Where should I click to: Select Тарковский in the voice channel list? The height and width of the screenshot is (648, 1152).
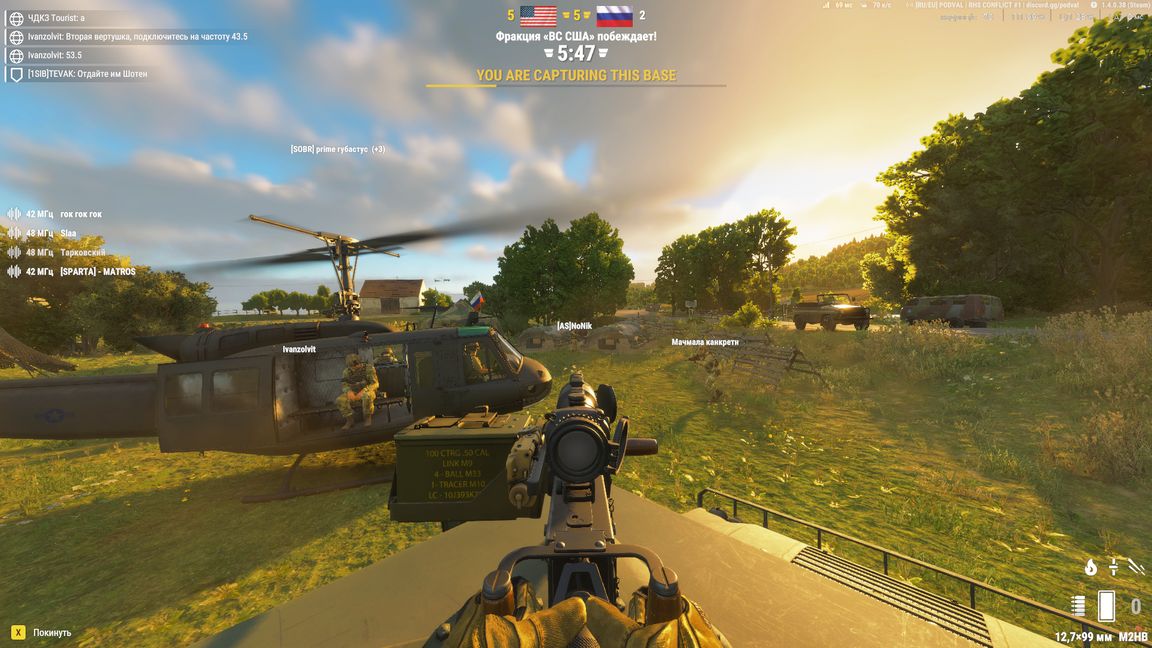click(82, 253)
